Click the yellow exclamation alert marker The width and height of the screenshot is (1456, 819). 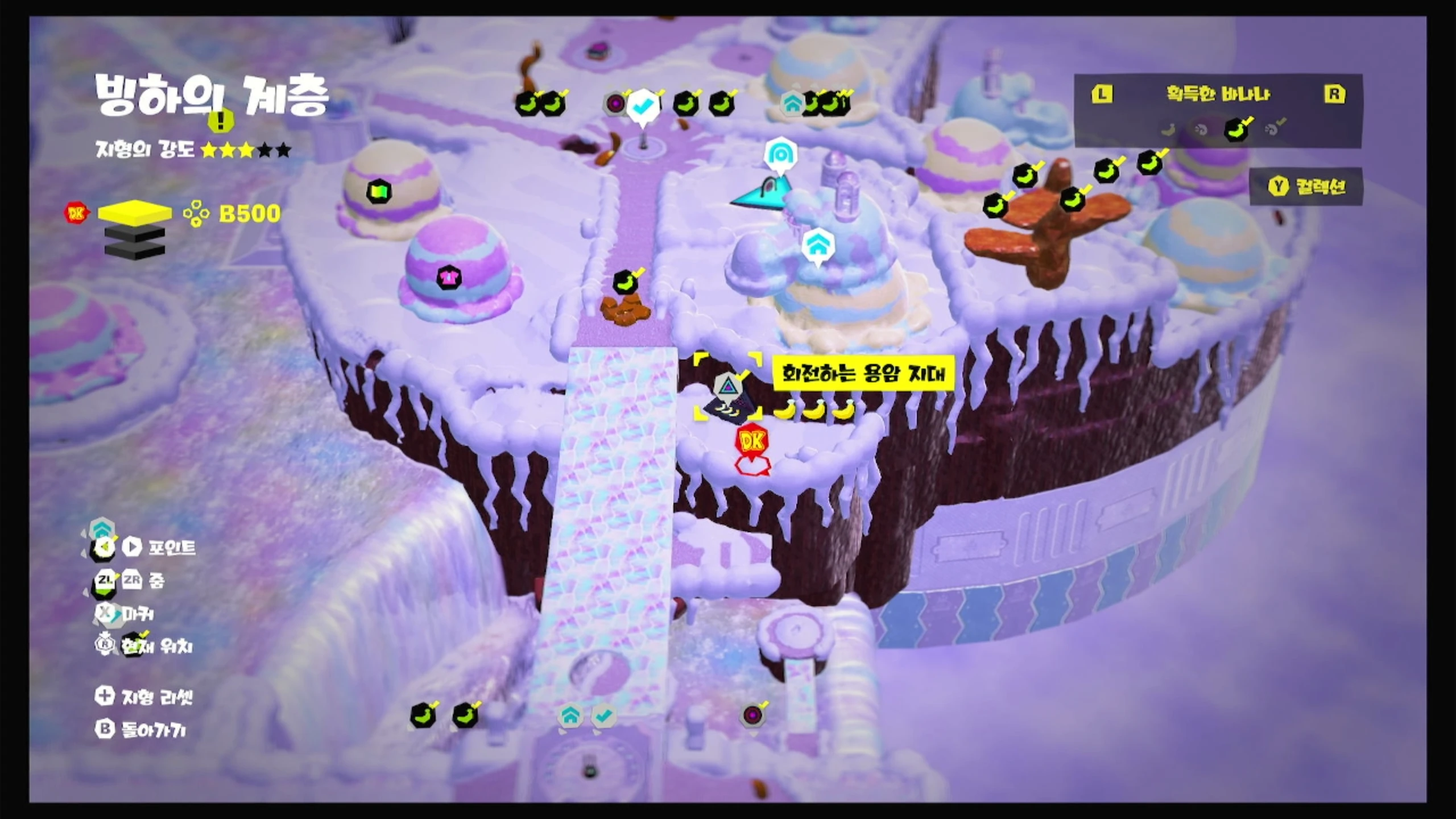point(221,120)
